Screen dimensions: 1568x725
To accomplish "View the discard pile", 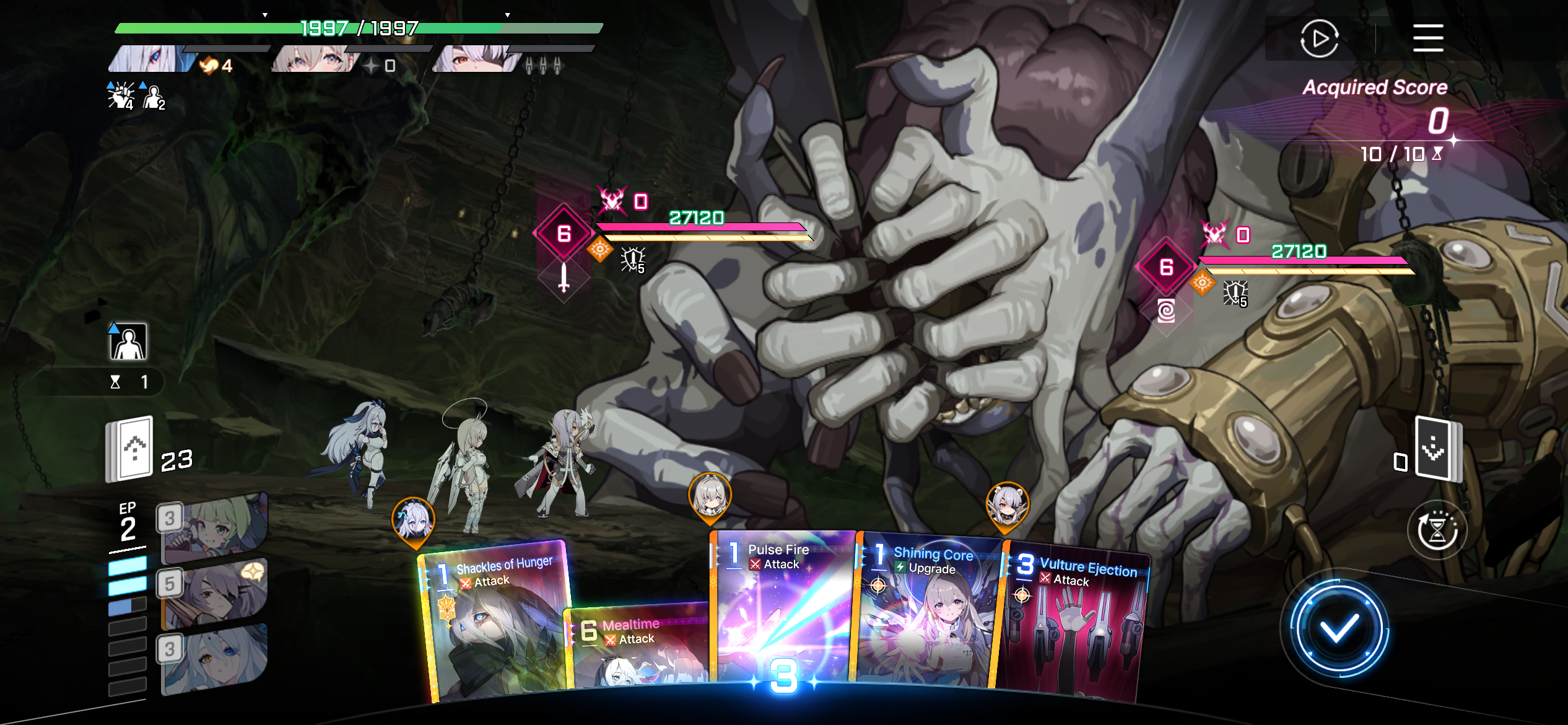I will point(1438,449).
